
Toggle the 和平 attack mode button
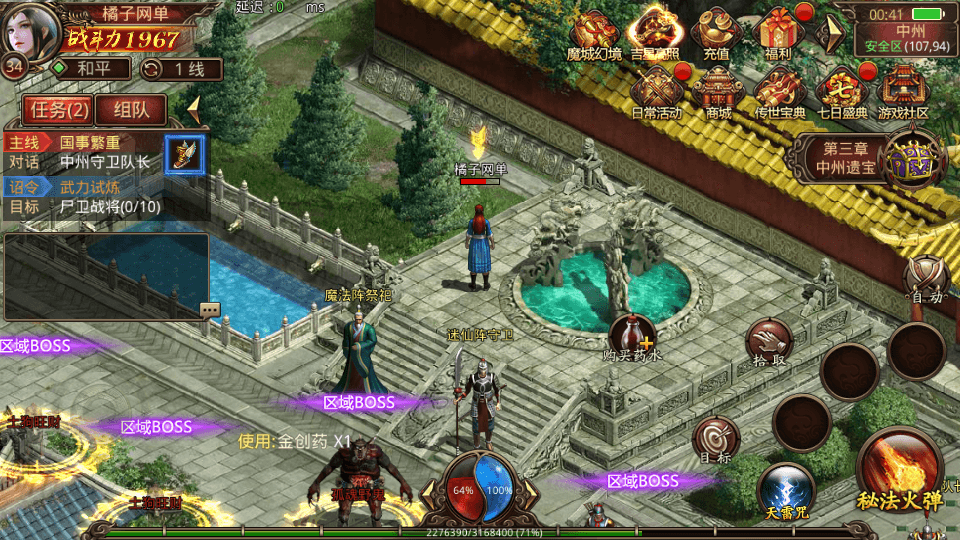click(x=91, y=69)
